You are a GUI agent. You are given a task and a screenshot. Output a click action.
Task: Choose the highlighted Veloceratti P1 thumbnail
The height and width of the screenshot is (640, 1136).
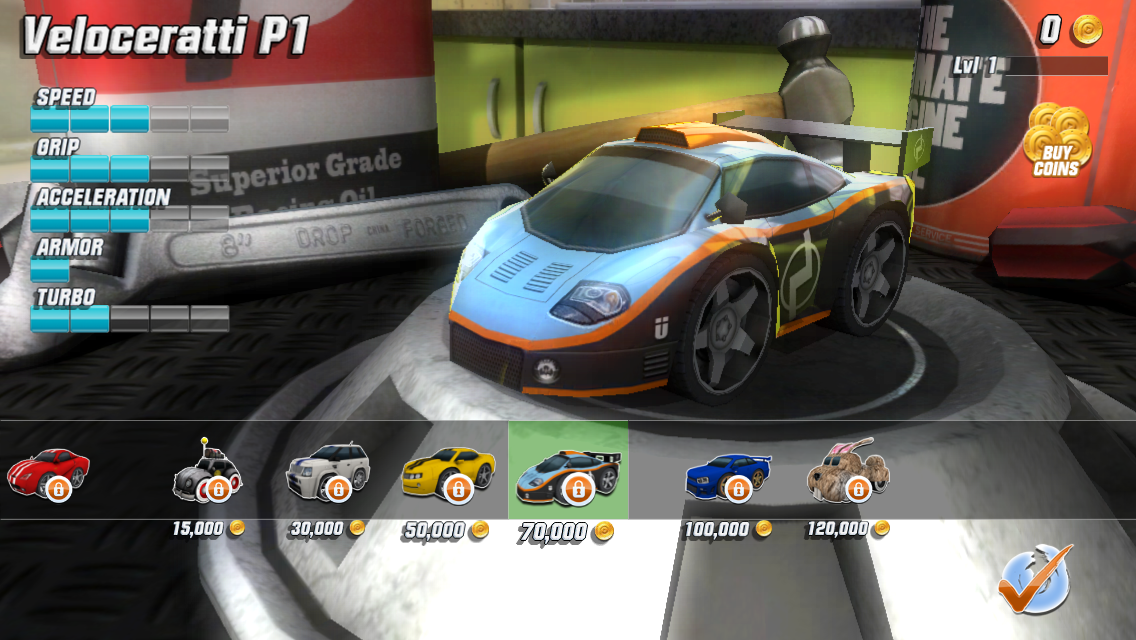[568, 472]
